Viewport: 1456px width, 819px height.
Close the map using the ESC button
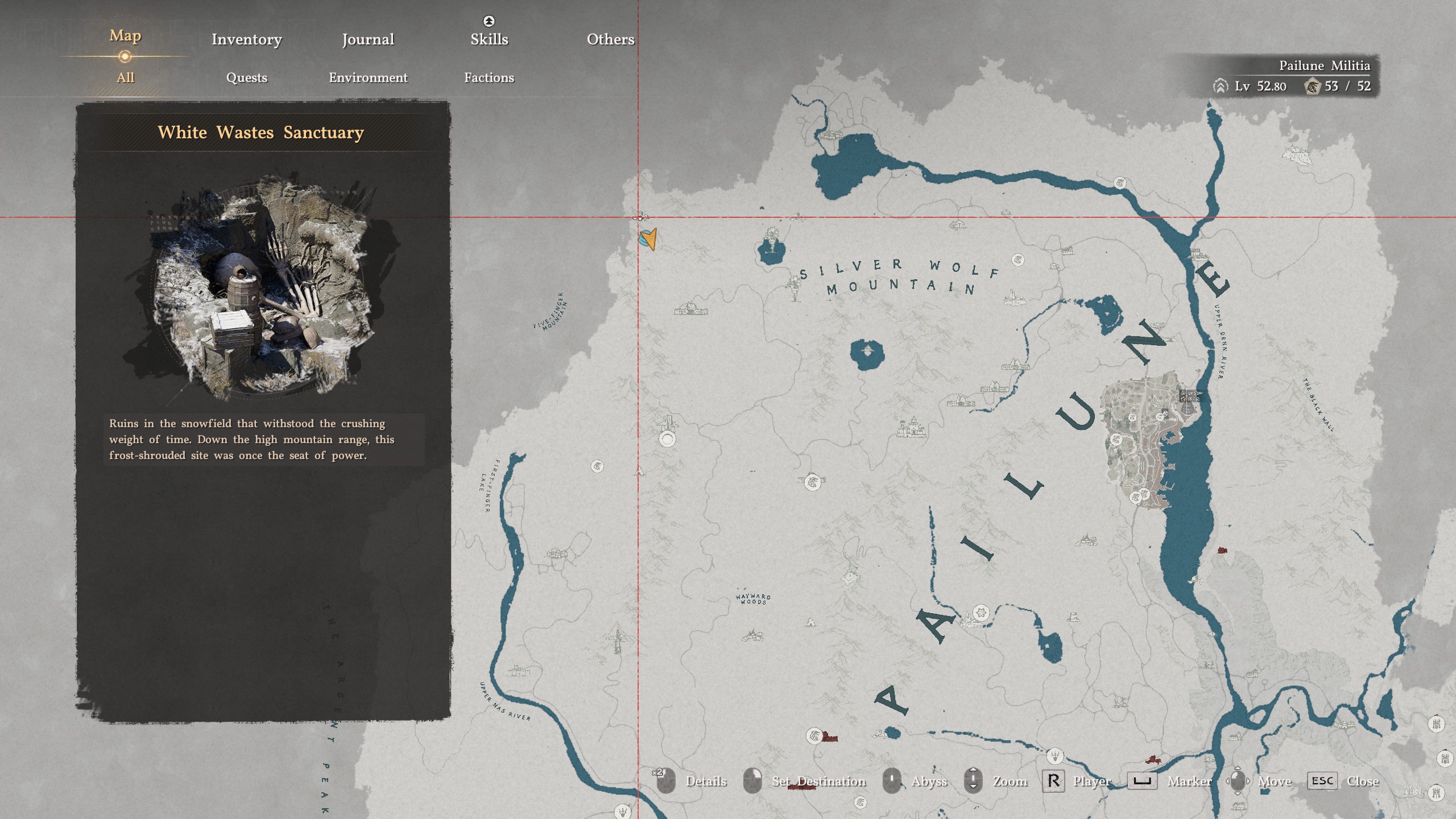tap(1322, 780)
